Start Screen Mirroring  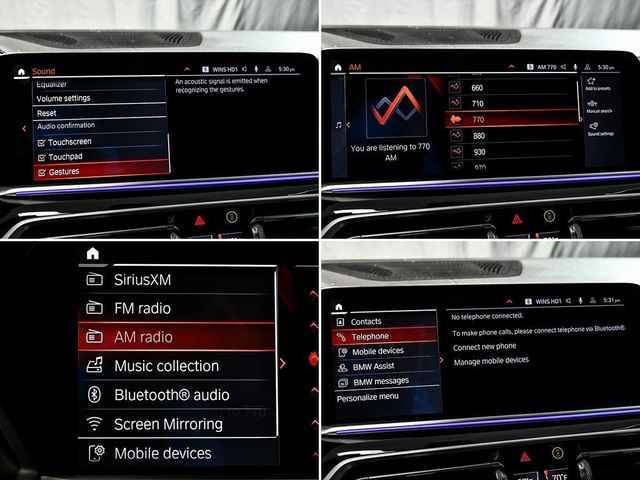coord(168,424)
